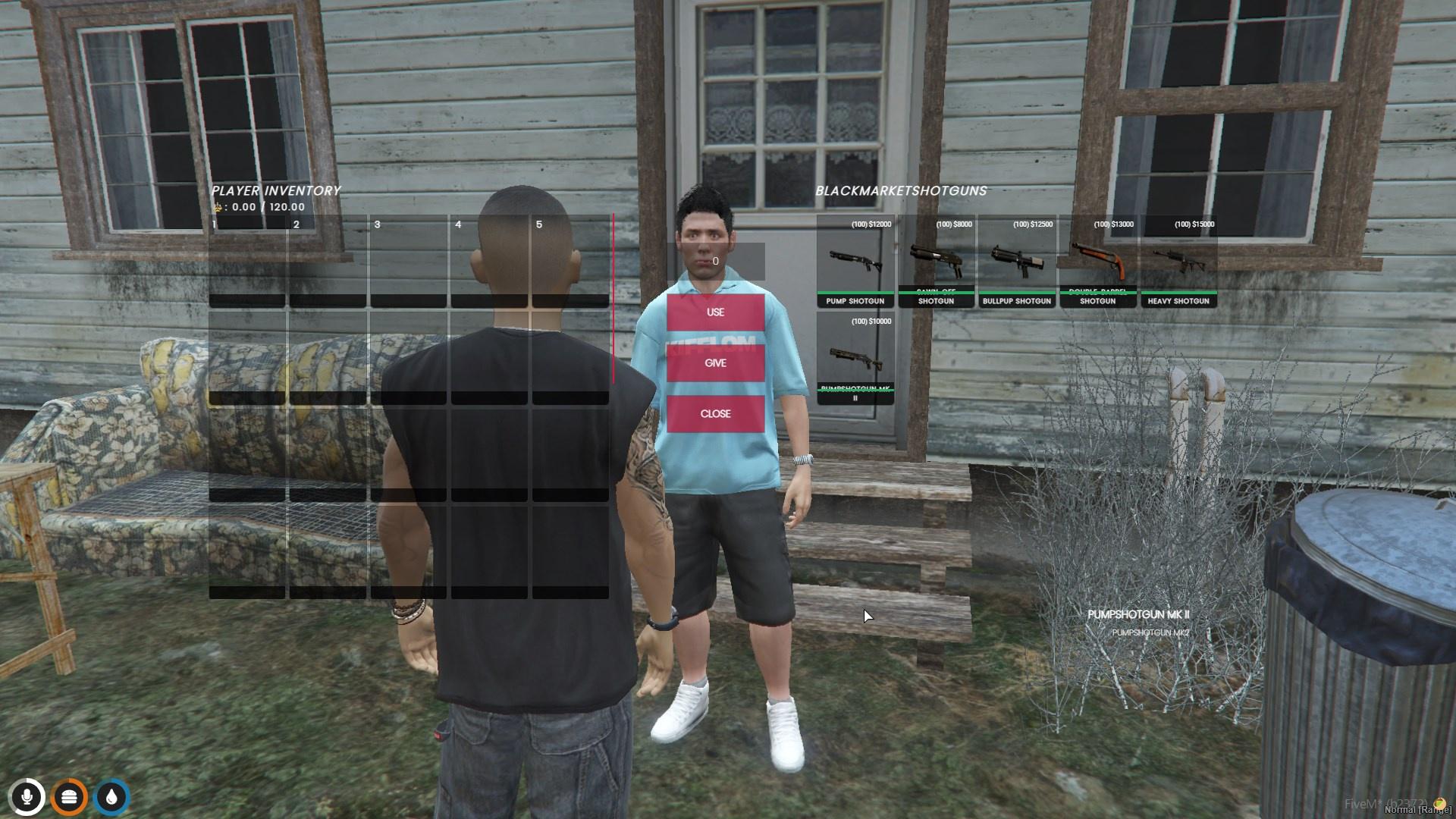This screenshot has height=819, width=1456.
Task: Choose the orange Double-Barrel Shotgun slot
Action: click(x=1097, y=262)
